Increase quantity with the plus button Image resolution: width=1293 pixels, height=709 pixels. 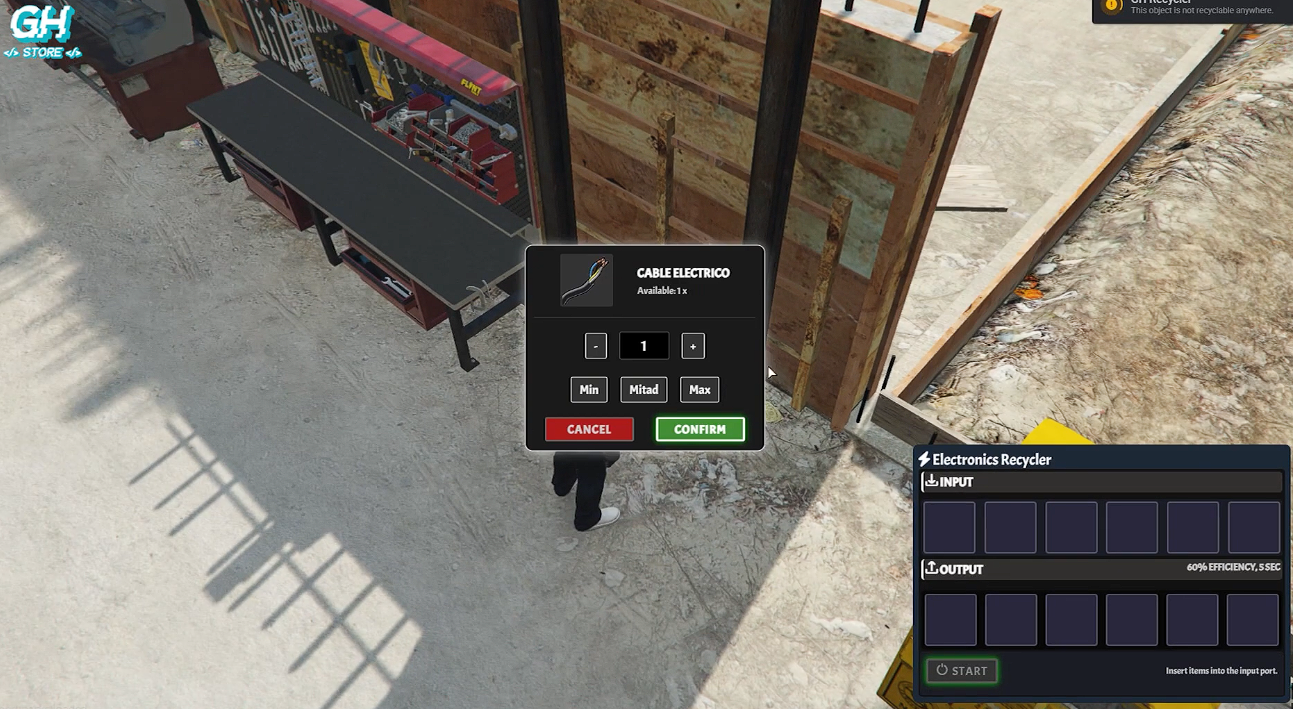point(693,346)
